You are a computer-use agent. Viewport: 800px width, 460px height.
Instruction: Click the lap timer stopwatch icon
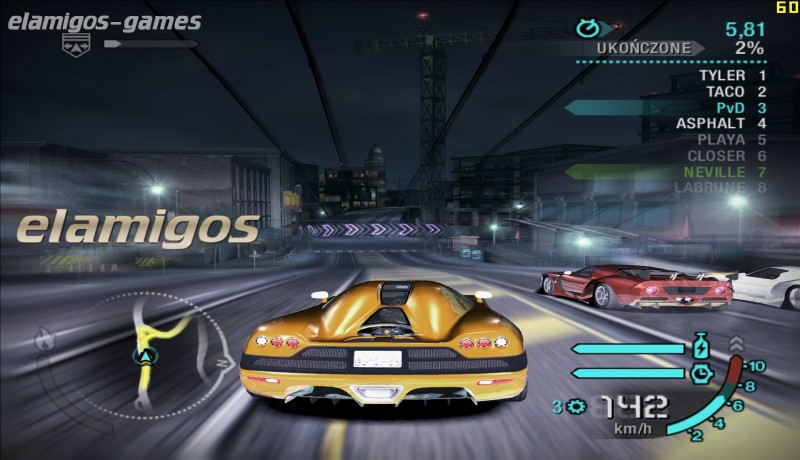(589, 29)
